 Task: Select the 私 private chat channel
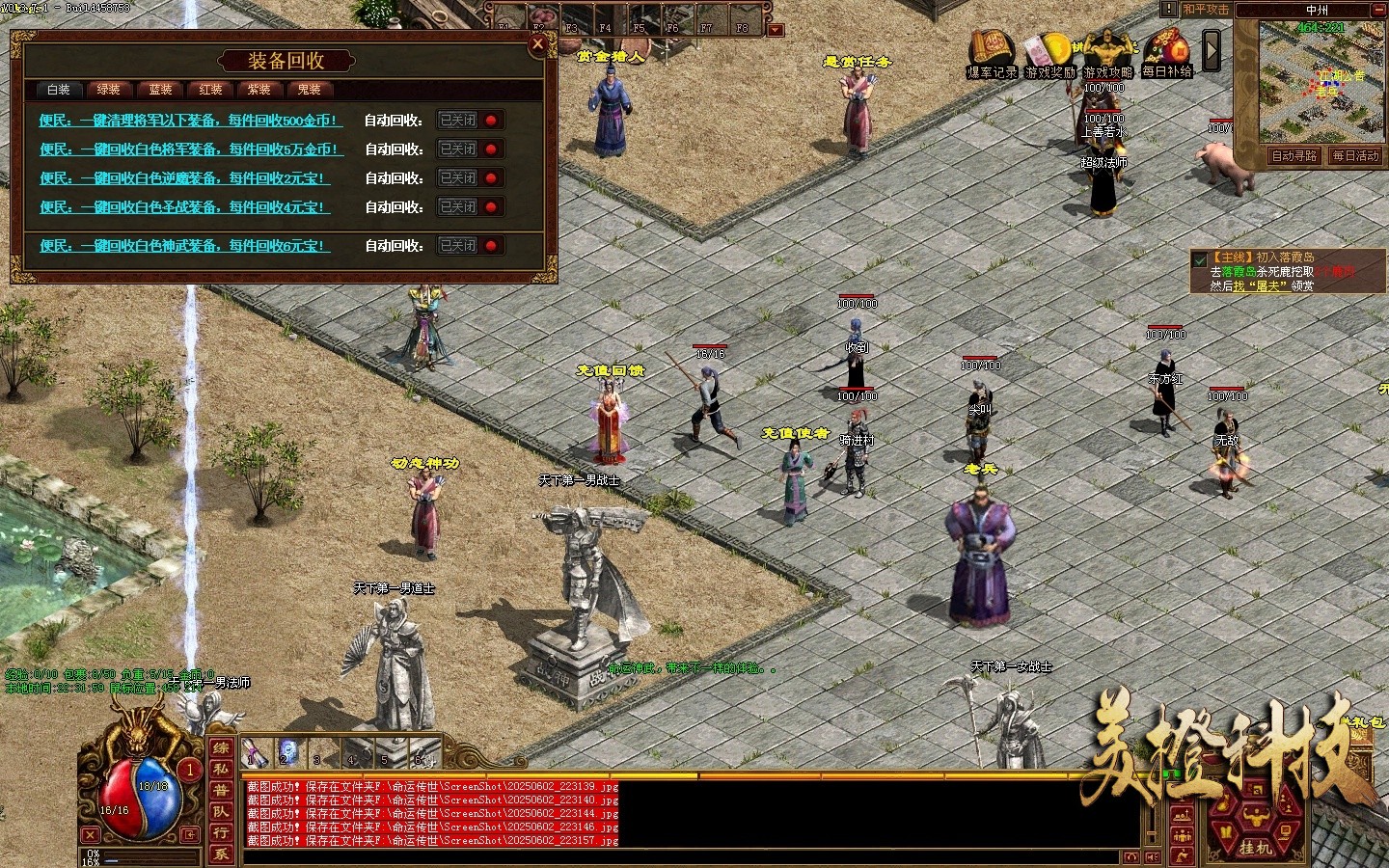221,769
